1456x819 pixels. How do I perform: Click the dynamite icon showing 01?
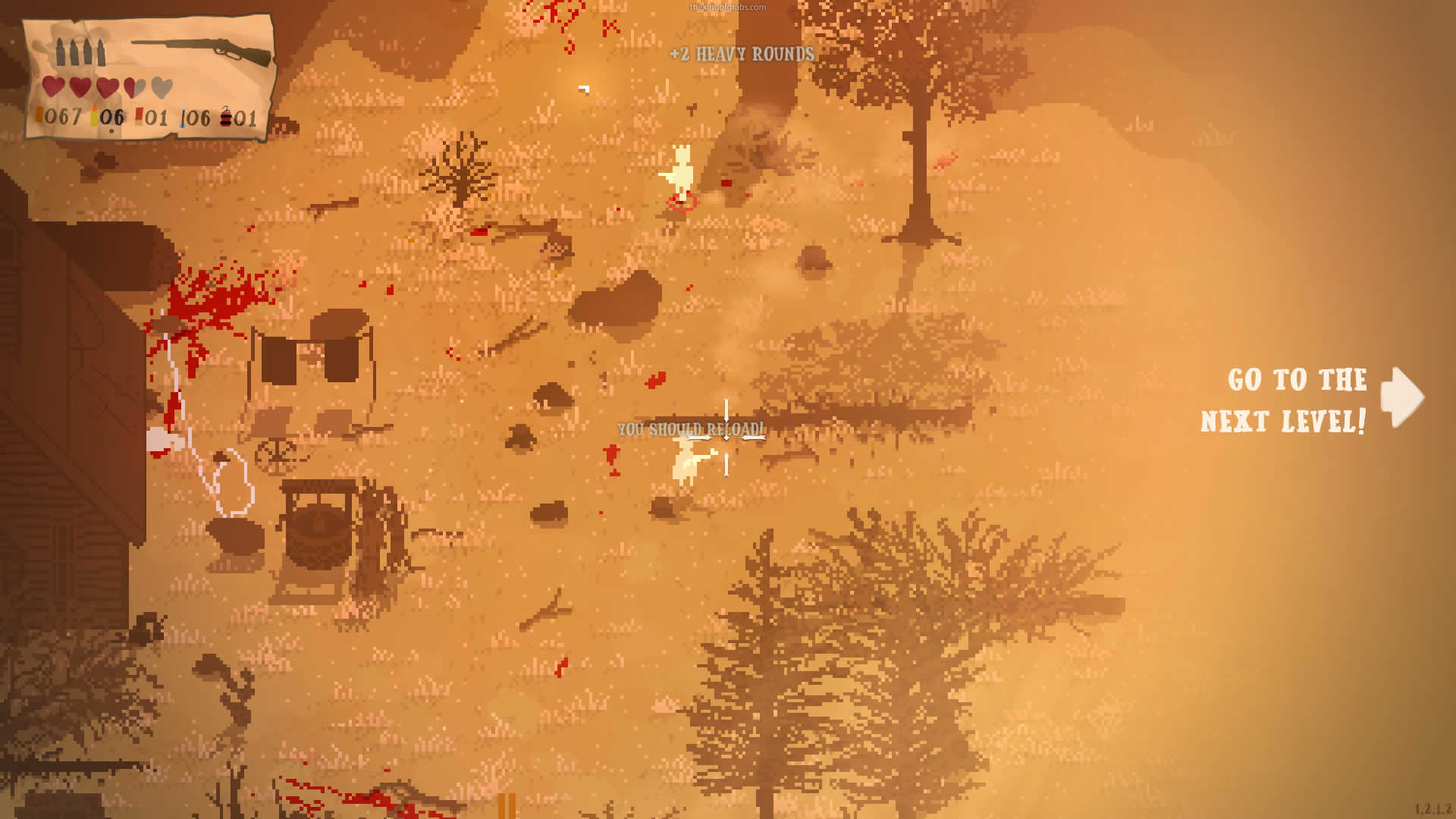coord(225,118)
